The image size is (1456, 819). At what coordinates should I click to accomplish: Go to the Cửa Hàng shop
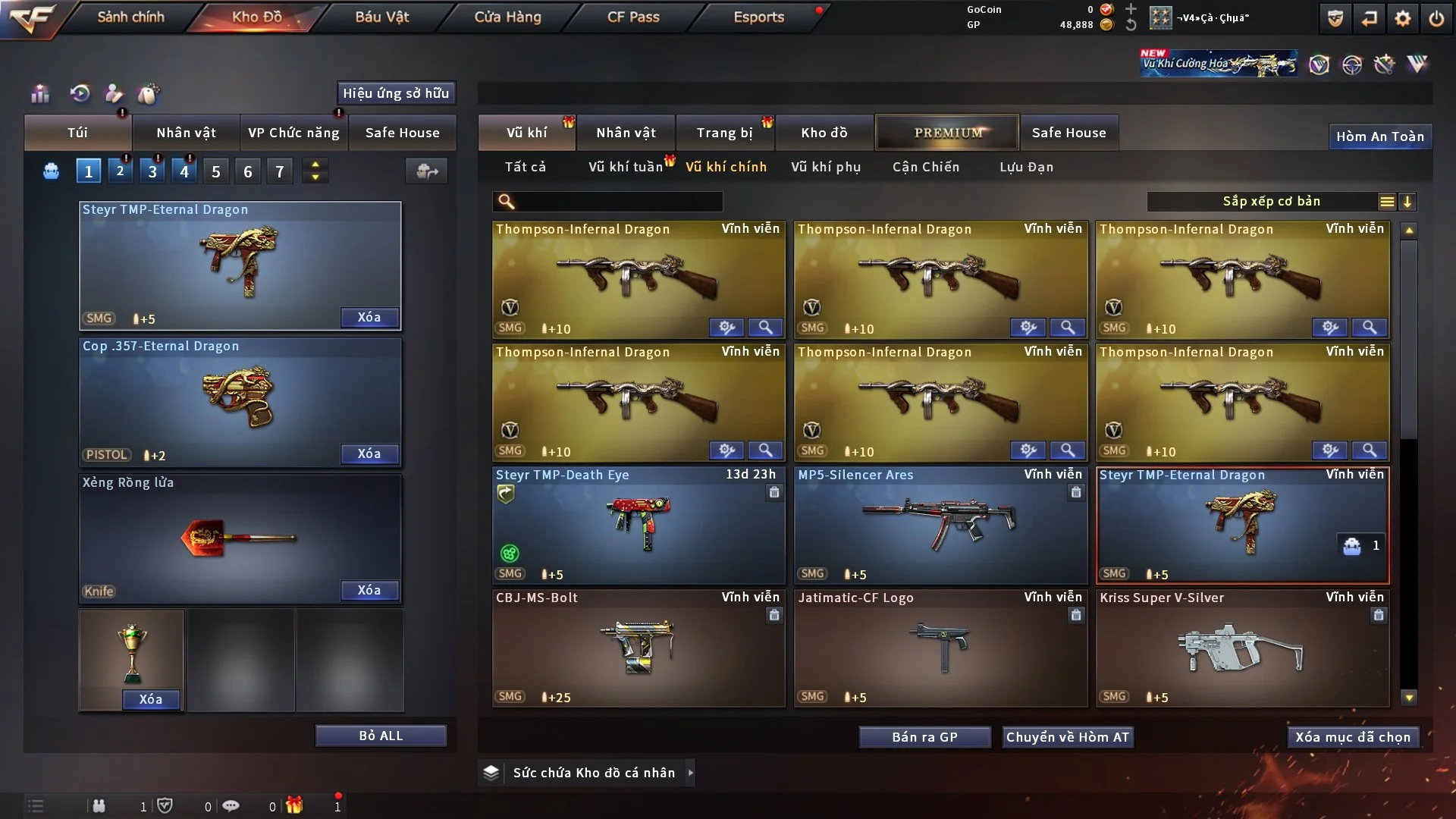click(507, 17)
